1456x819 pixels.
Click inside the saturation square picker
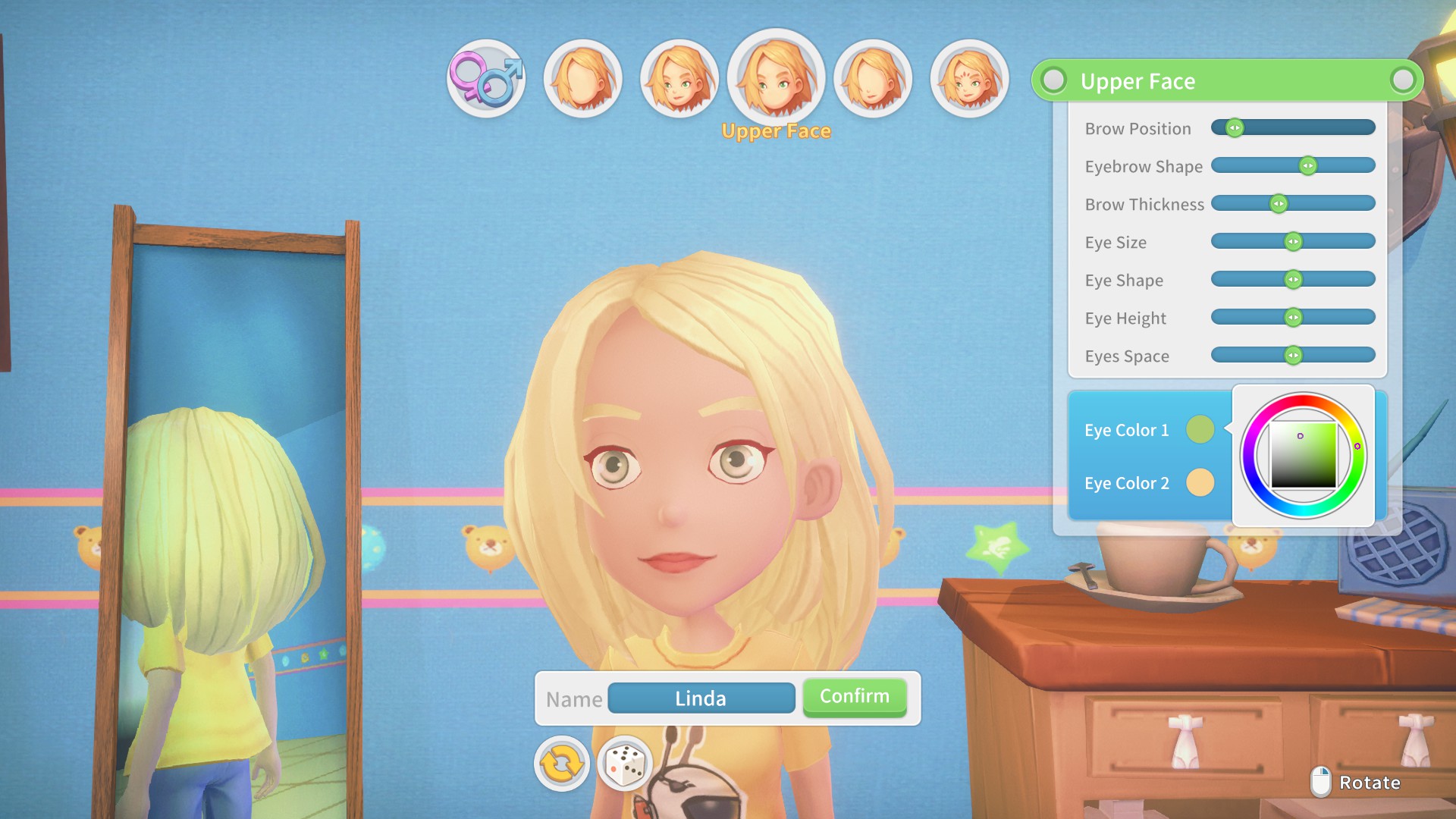(1304, 455)
